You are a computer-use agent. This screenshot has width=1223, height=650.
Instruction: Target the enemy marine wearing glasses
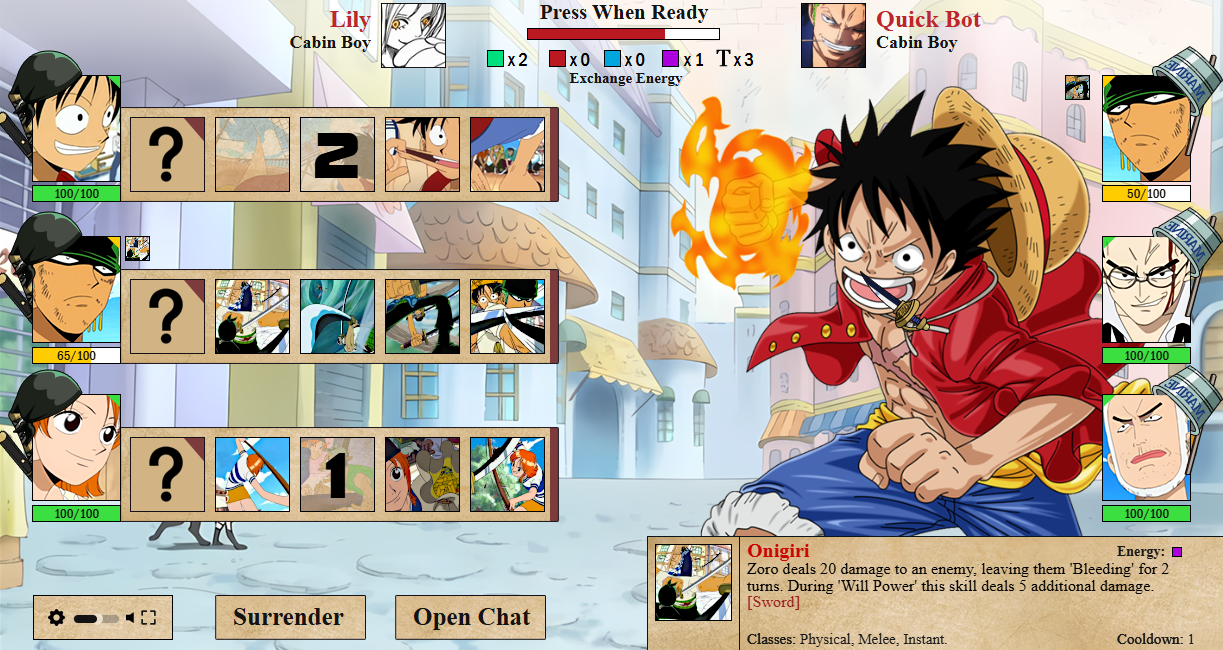[x=1146, y=292]
